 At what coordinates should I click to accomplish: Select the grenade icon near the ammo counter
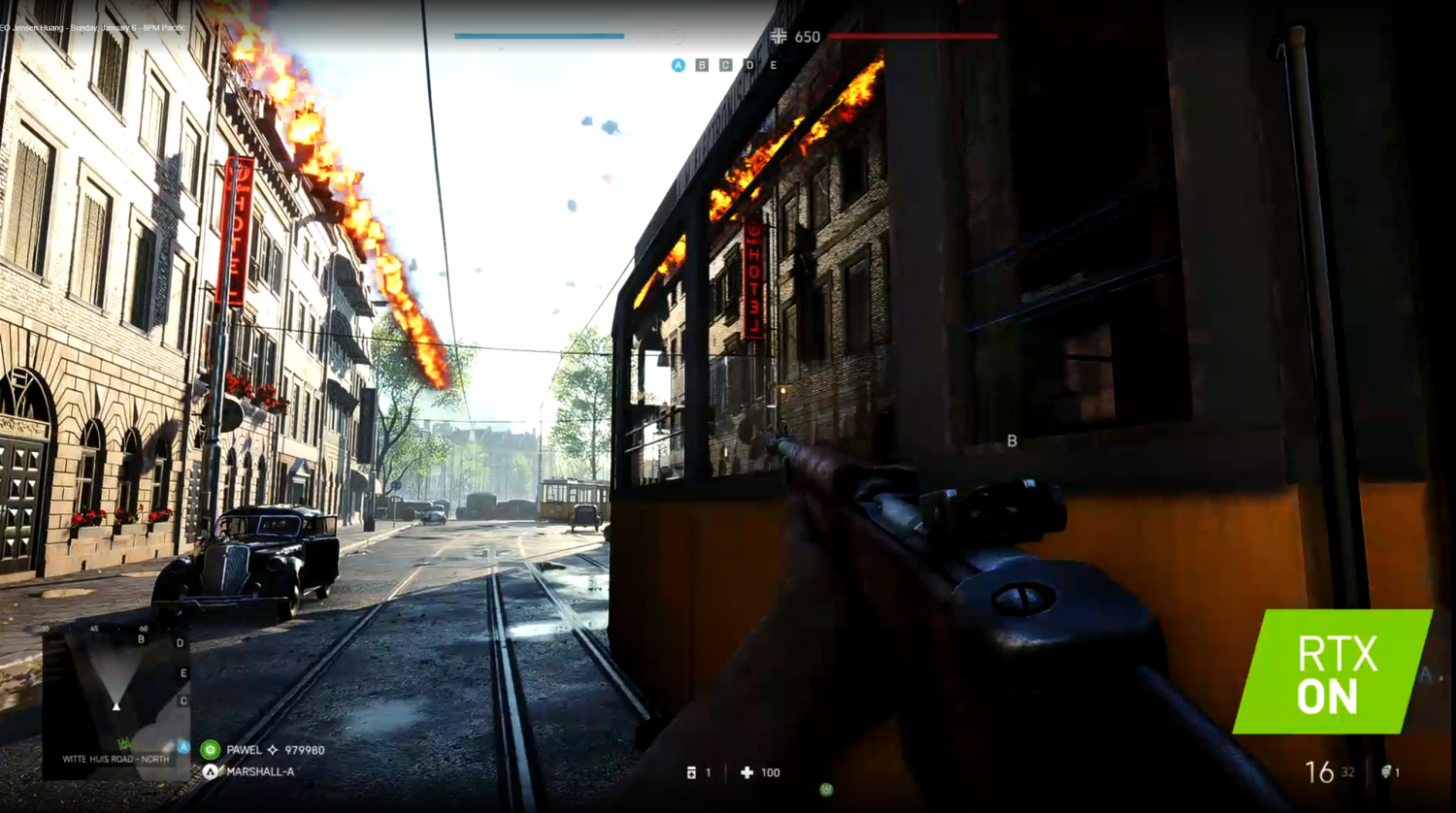click(x=1387, y=772)
